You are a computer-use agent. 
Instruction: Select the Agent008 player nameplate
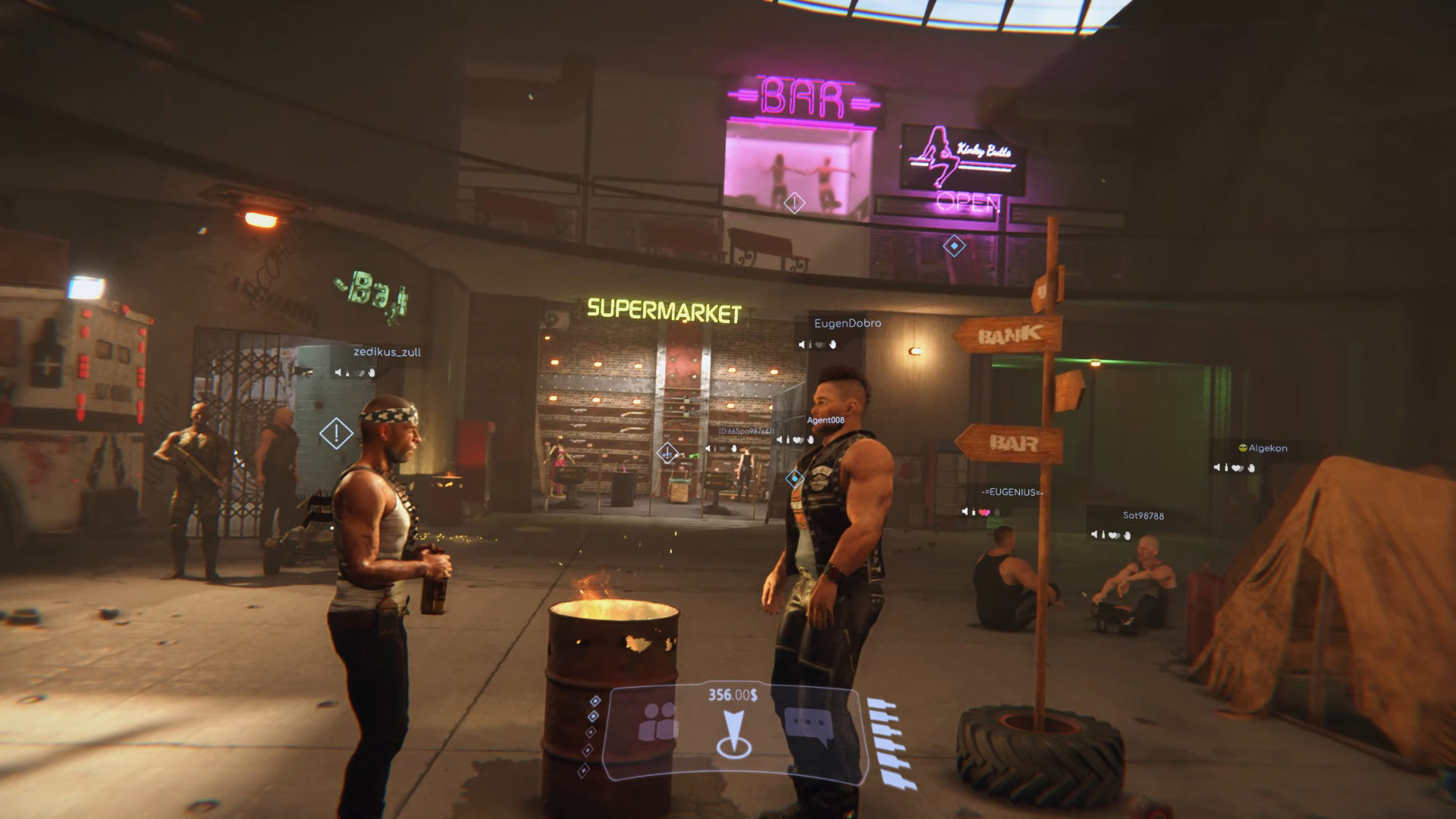pyautogui.click(x=825, y=420)
